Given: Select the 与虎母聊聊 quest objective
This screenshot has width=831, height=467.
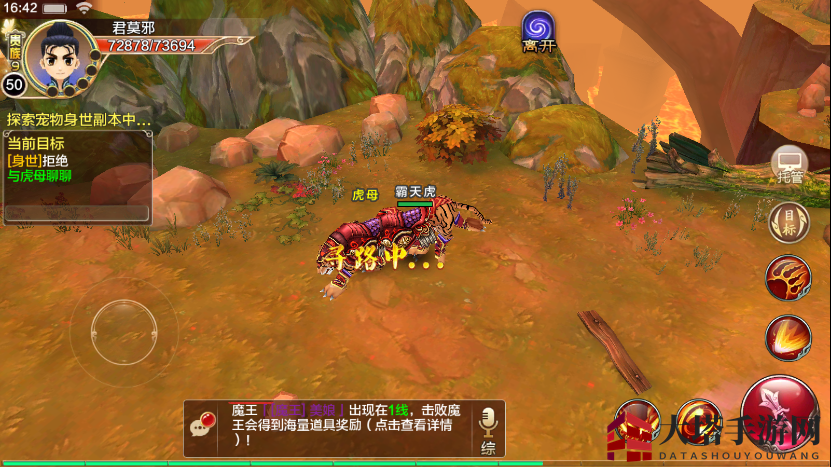Looking at the screenshot, I should [x=41, y=176].
